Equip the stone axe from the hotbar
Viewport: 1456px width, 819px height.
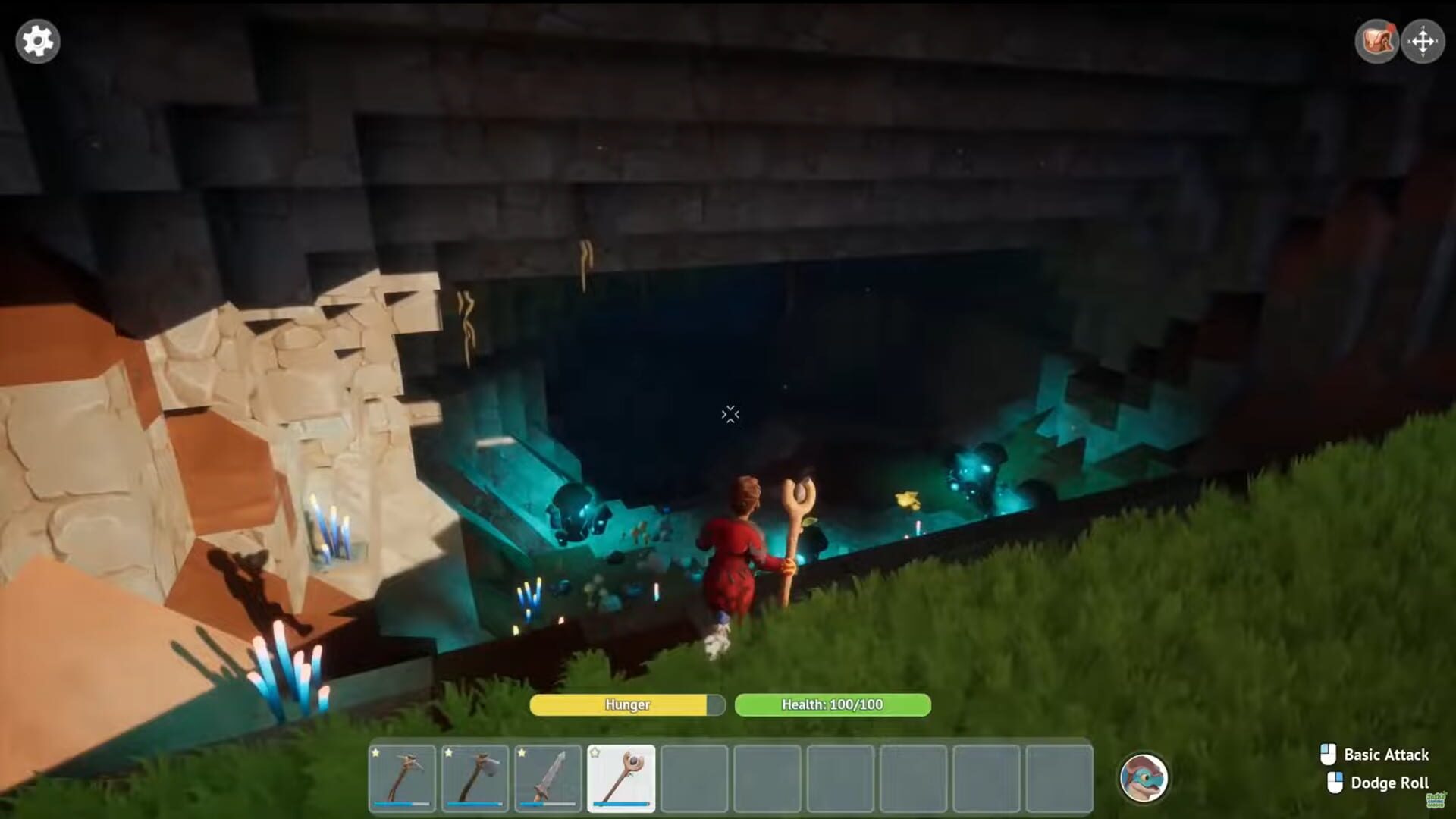point(475,777)
